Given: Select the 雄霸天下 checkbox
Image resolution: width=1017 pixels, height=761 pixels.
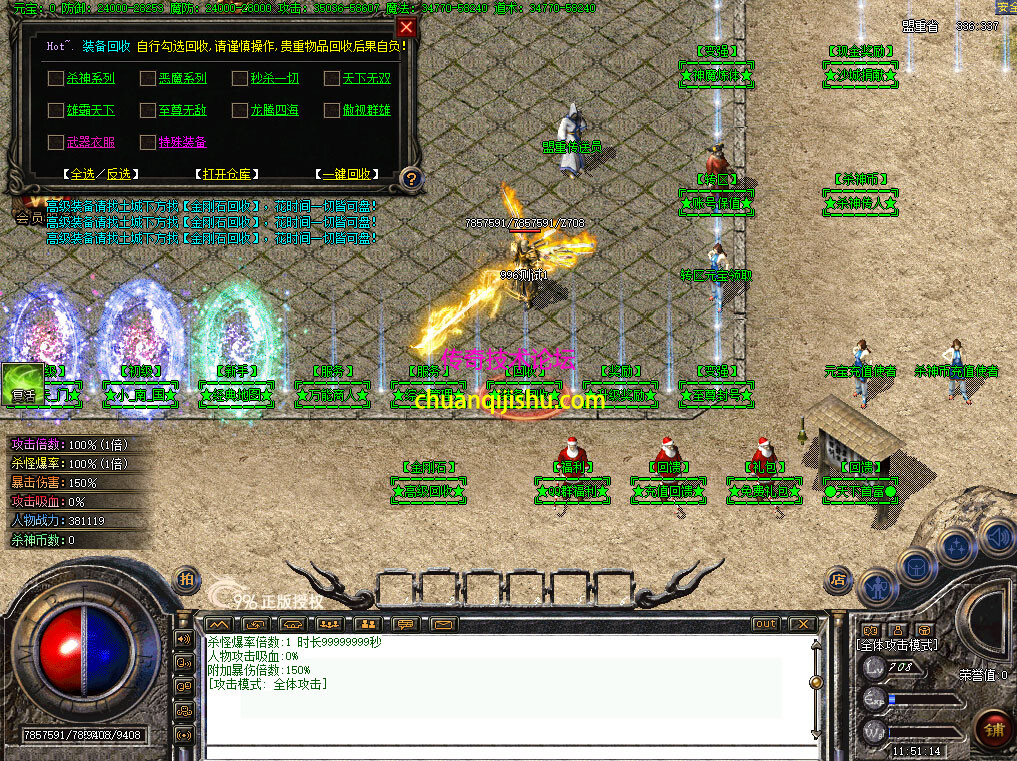Looking at the screenshot, I should [x=55, y=110].
